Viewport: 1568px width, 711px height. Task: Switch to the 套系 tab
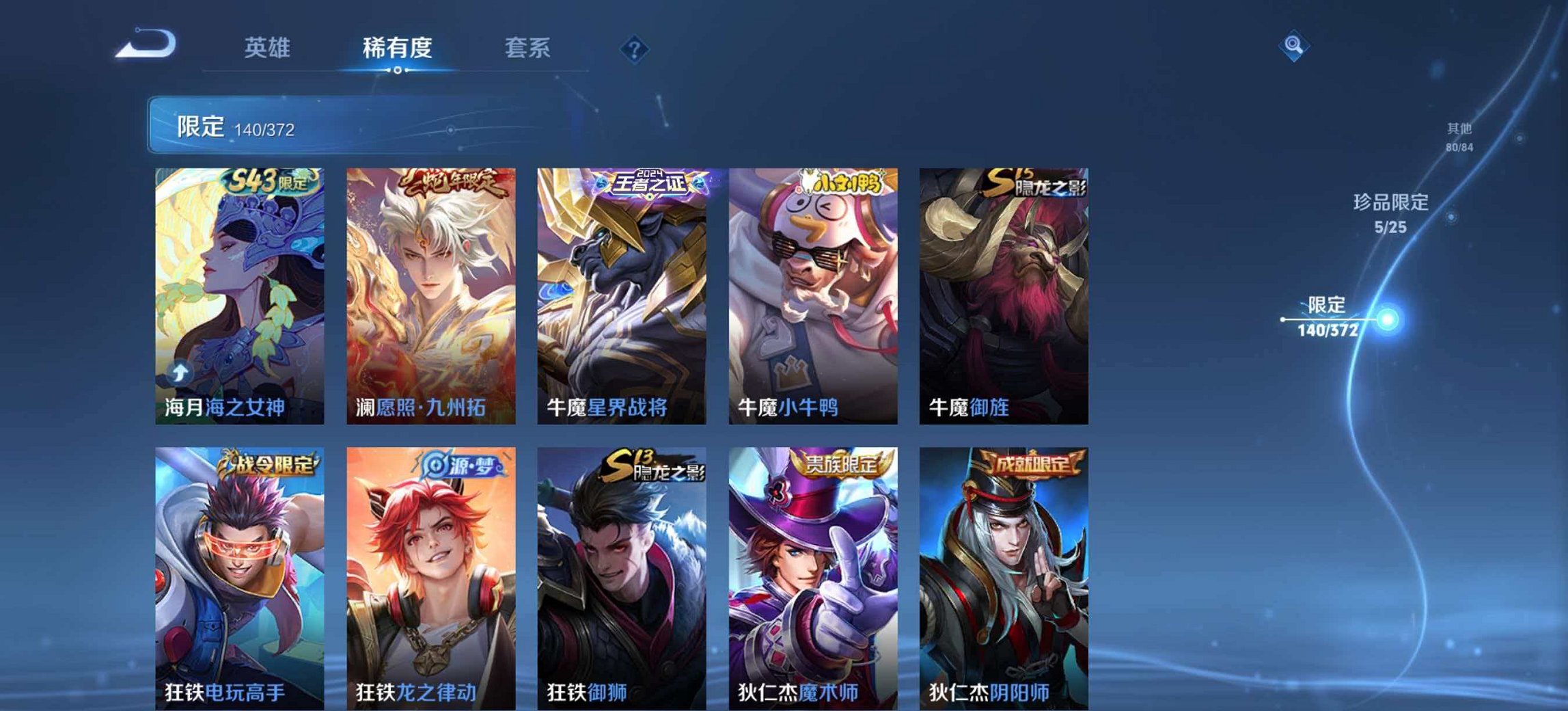click(x=528, y=49)
